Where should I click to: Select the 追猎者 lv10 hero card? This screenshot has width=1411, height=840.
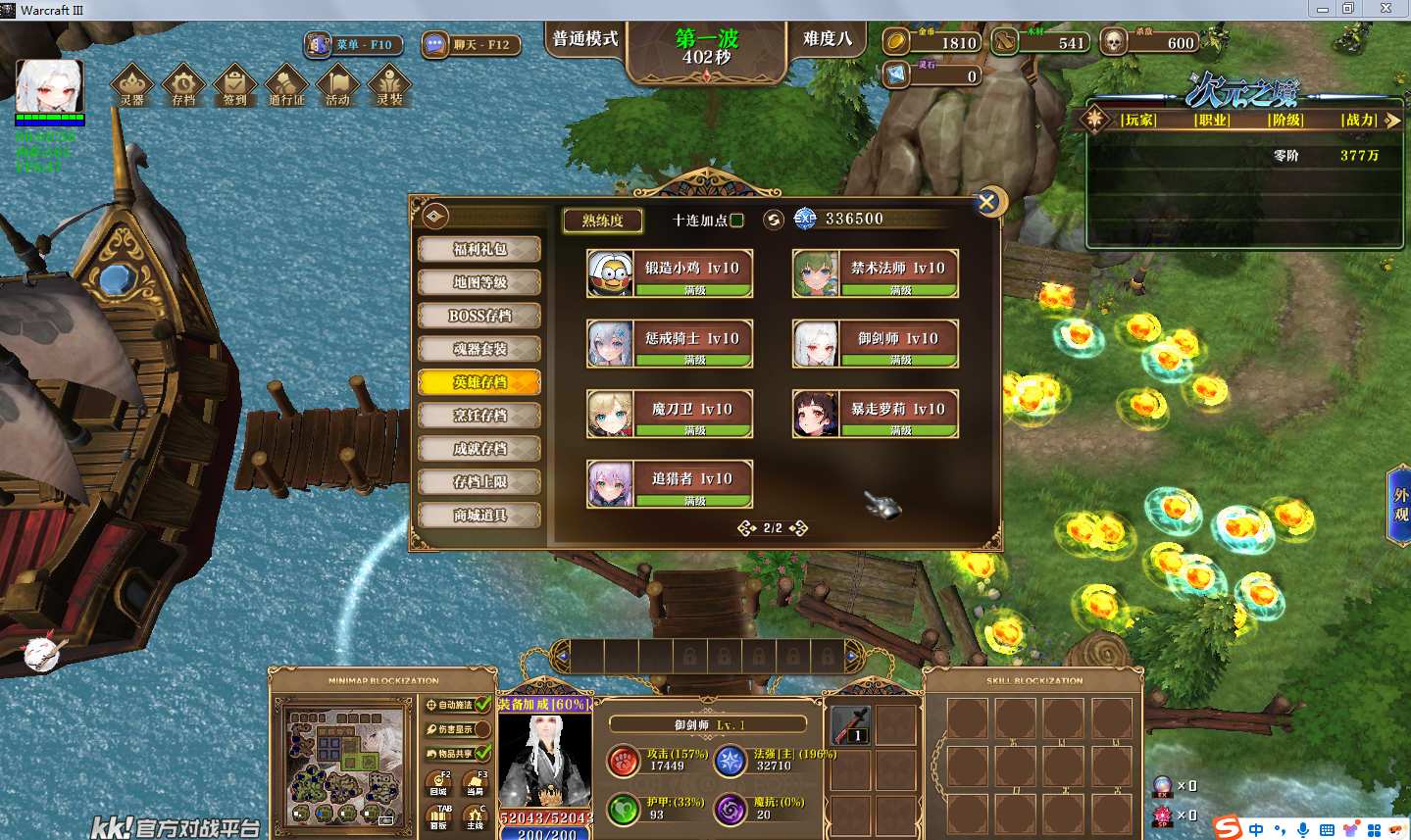tap(670, 483)
